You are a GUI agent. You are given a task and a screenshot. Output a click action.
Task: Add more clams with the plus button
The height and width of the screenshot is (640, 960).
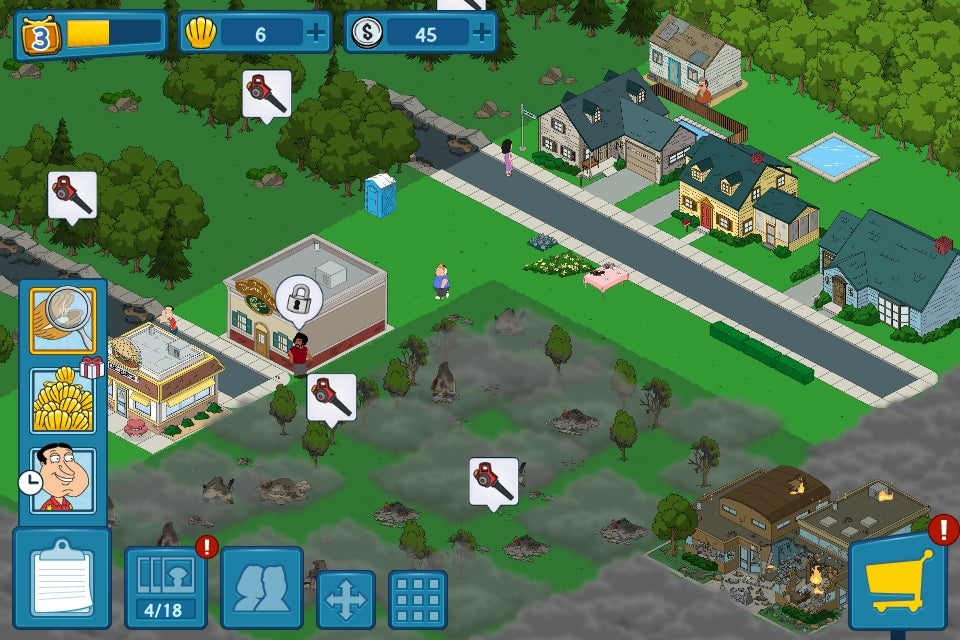317,34
